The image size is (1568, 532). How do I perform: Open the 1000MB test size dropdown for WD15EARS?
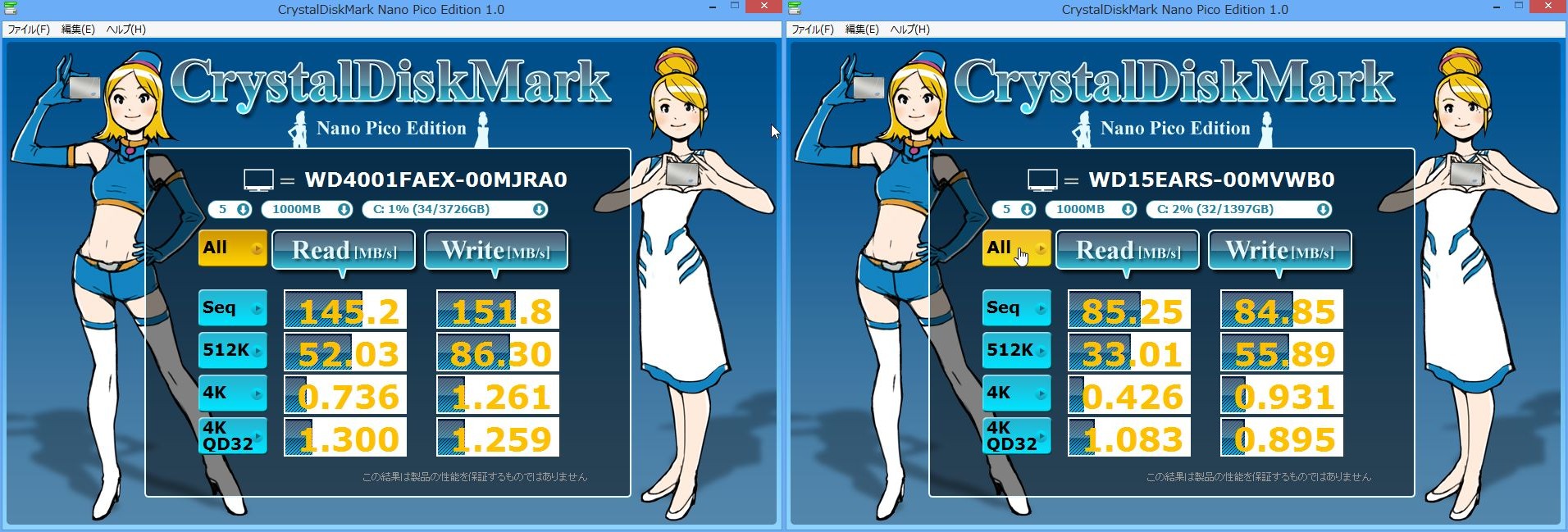1092,210
